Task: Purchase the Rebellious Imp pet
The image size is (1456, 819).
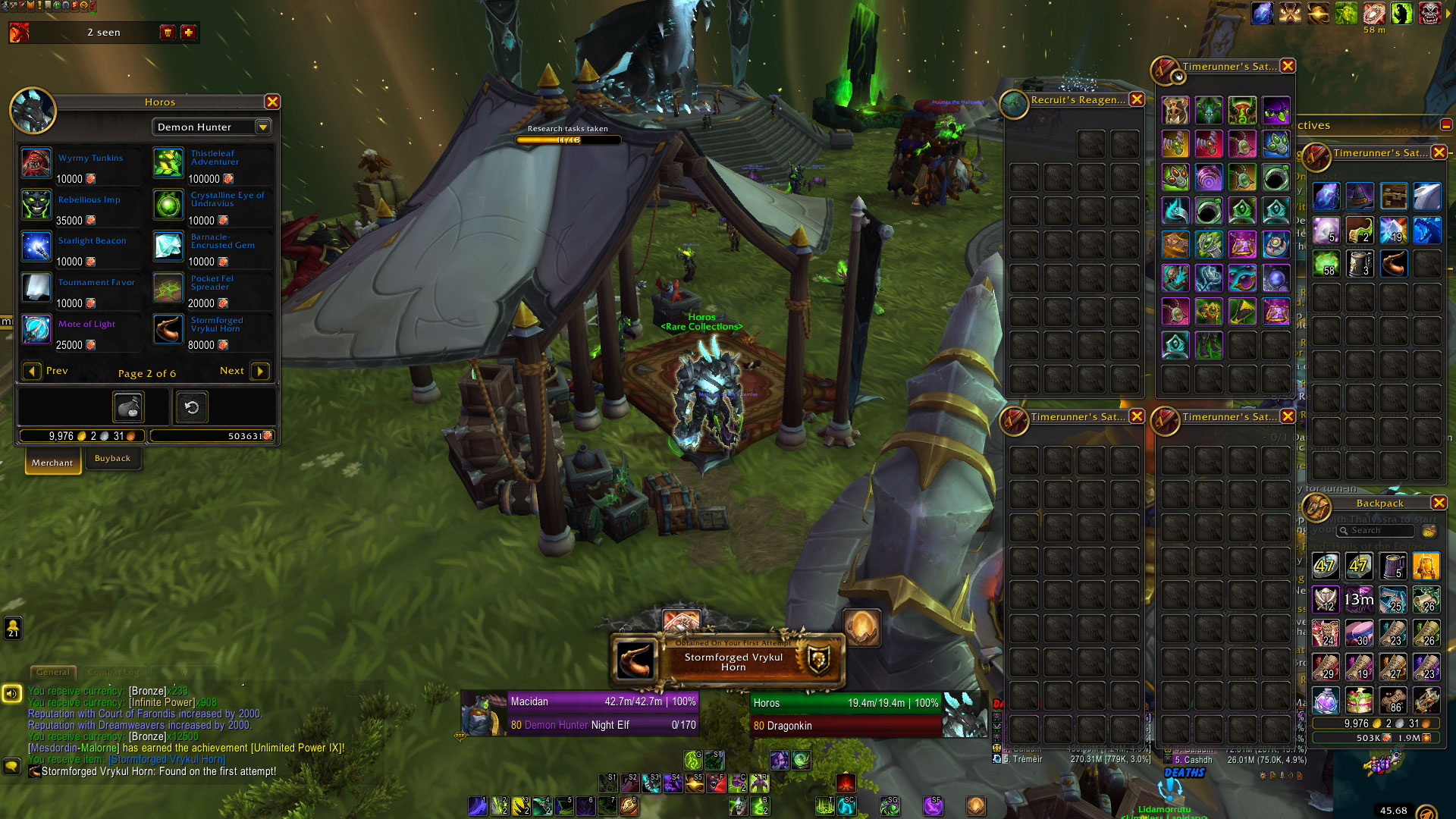Action: pos(36,205)
